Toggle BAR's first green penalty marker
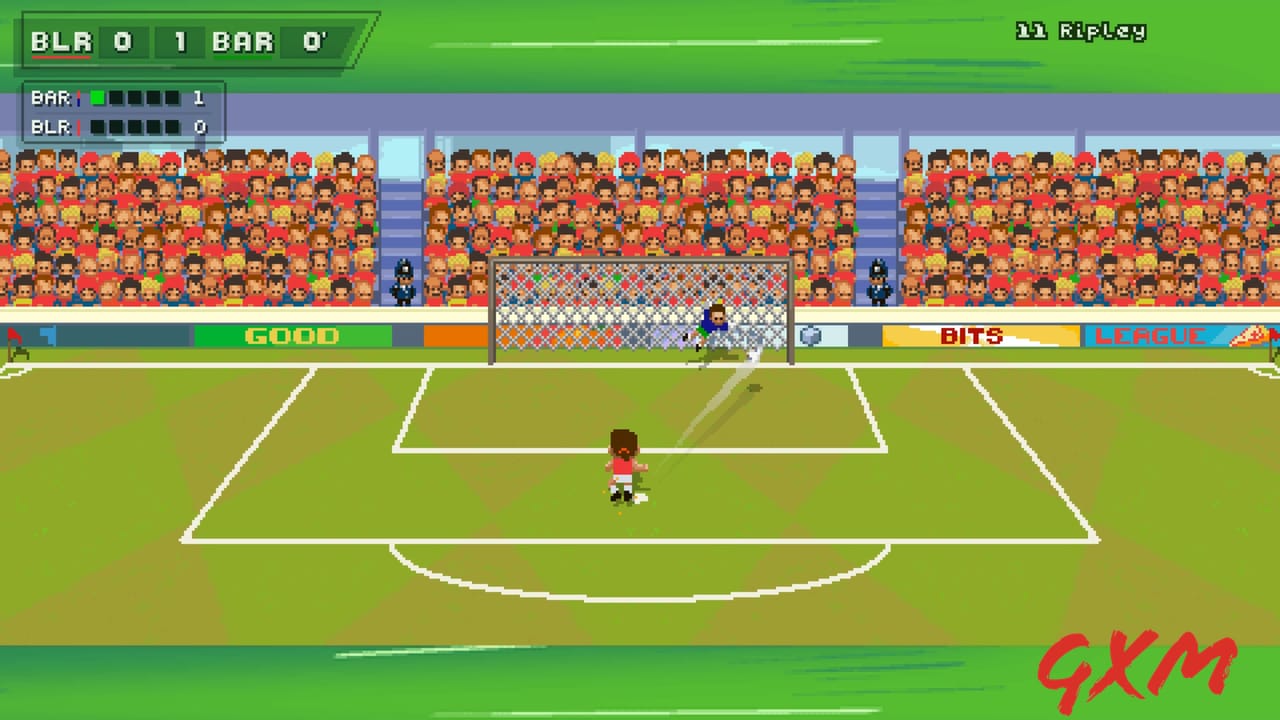Viewport: 1280px width, 720px height. click(96, 98)
